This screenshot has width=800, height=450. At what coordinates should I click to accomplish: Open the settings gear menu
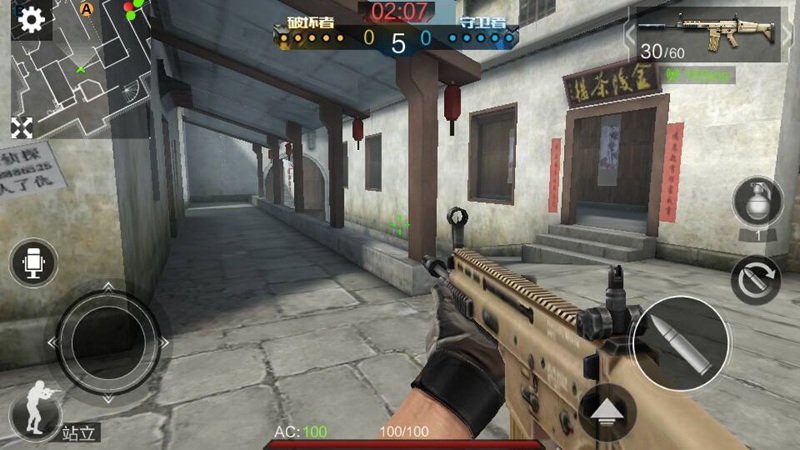pyautogui.click(x=31, y=20)
